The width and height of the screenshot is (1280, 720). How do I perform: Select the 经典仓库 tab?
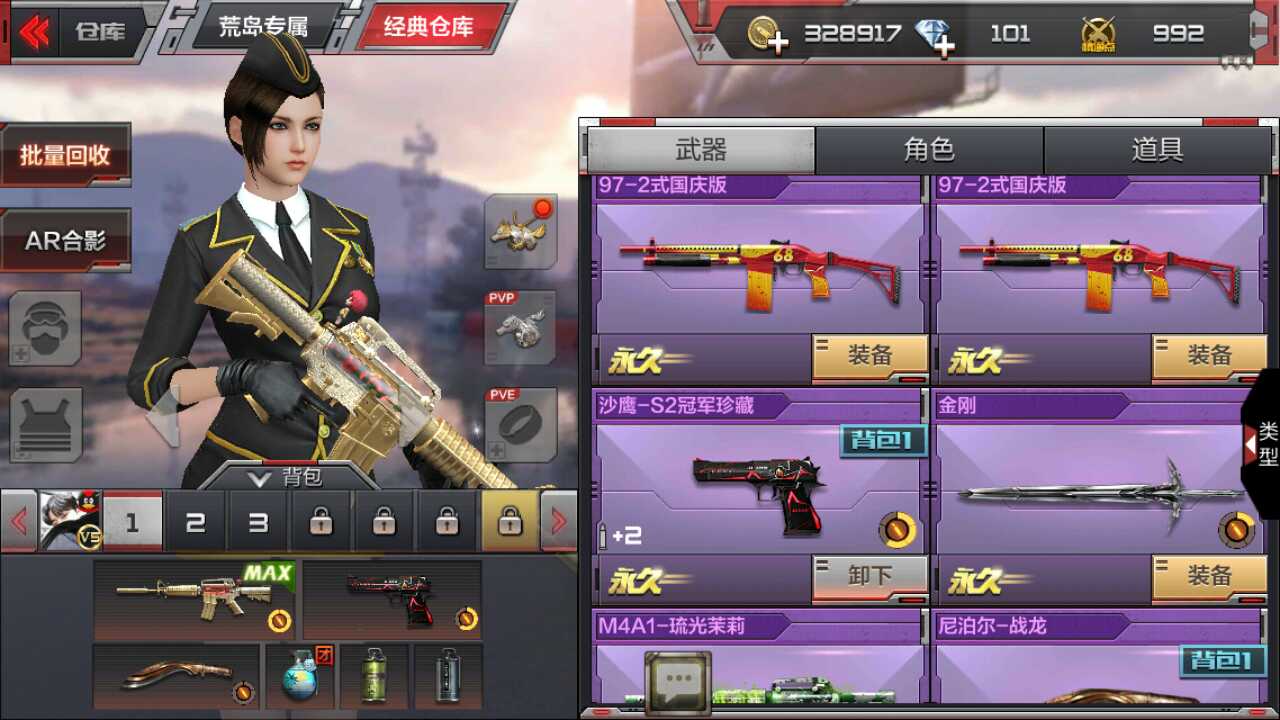click(x=432, y=27)
